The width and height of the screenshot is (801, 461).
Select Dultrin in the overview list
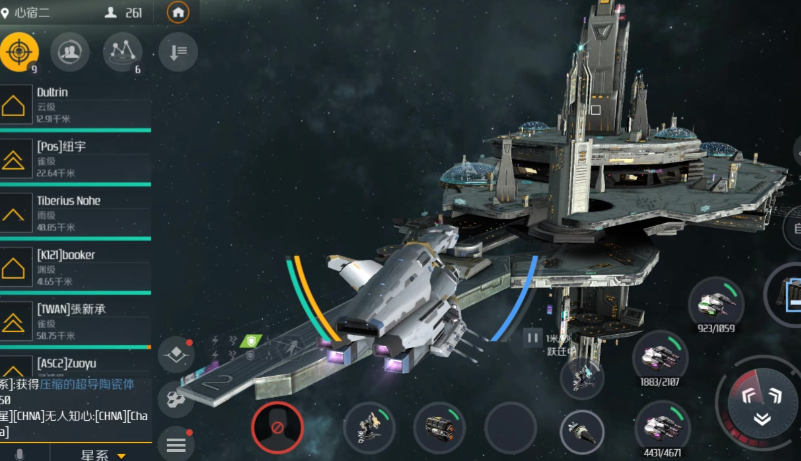75,105
